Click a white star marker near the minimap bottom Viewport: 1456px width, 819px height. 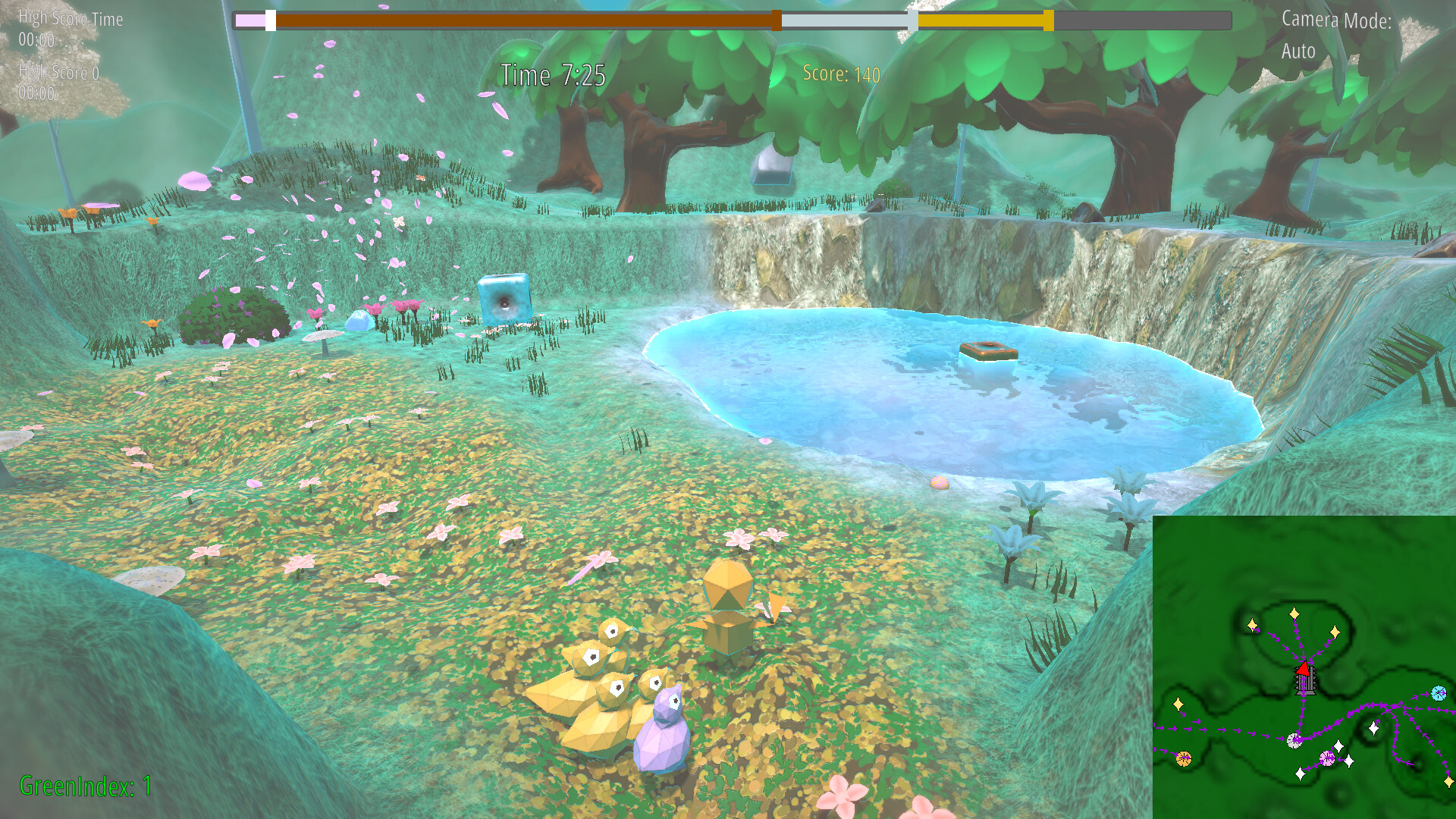[1300, 773]
